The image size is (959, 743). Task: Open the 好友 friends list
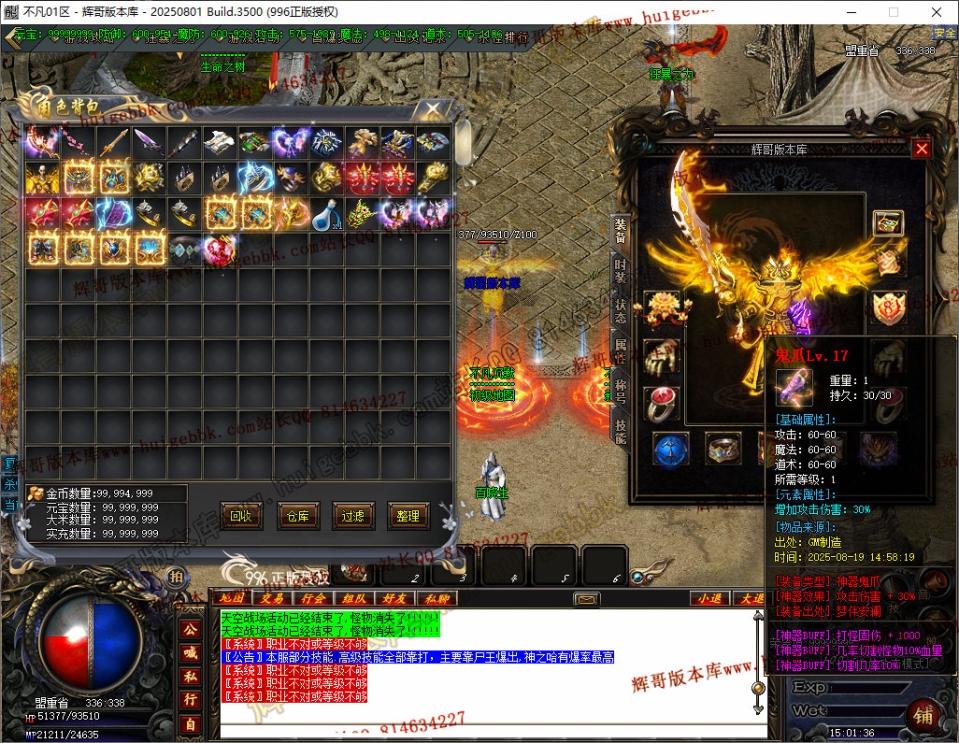click(x=398, y=598)
